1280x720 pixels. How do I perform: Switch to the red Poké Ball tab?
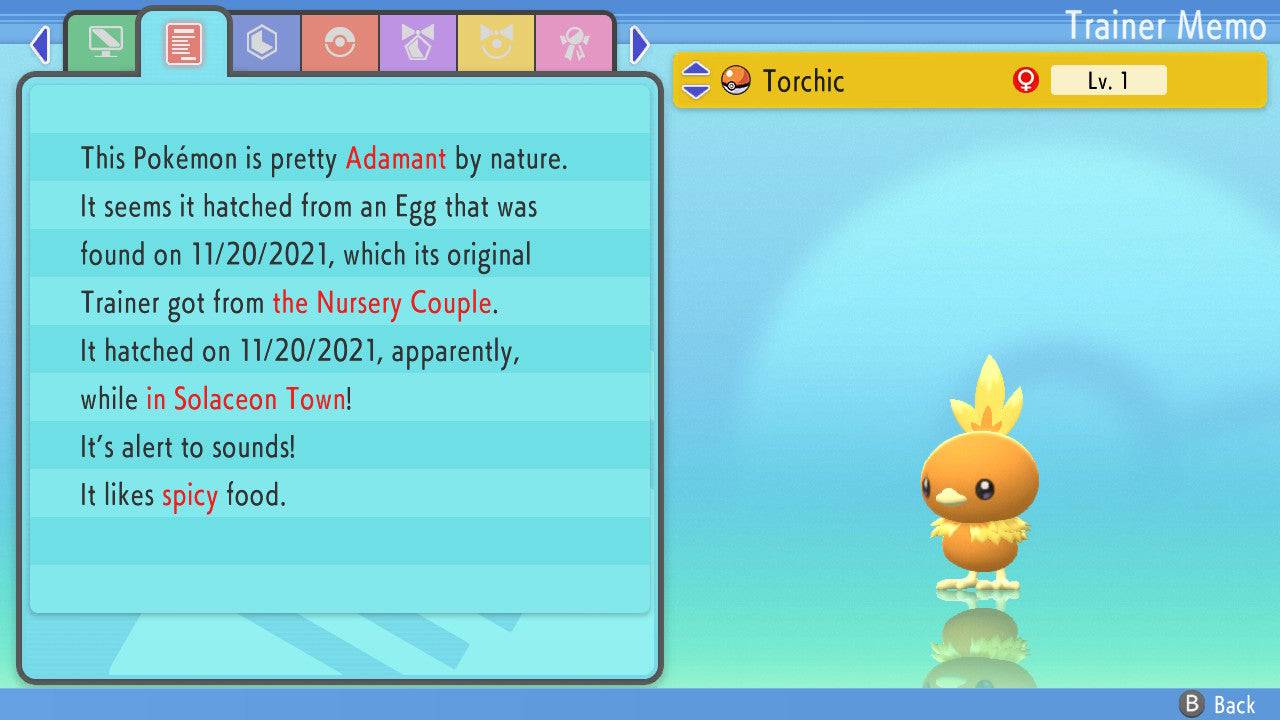340,43
